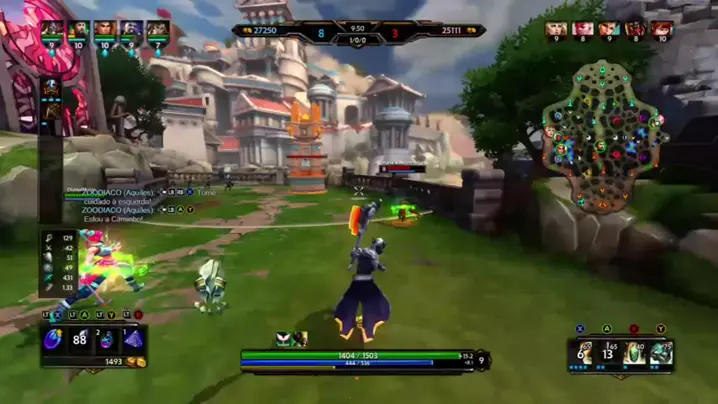718x404 pixels.
Task: Select the first allied god portrait
Action: pos(52,29)
